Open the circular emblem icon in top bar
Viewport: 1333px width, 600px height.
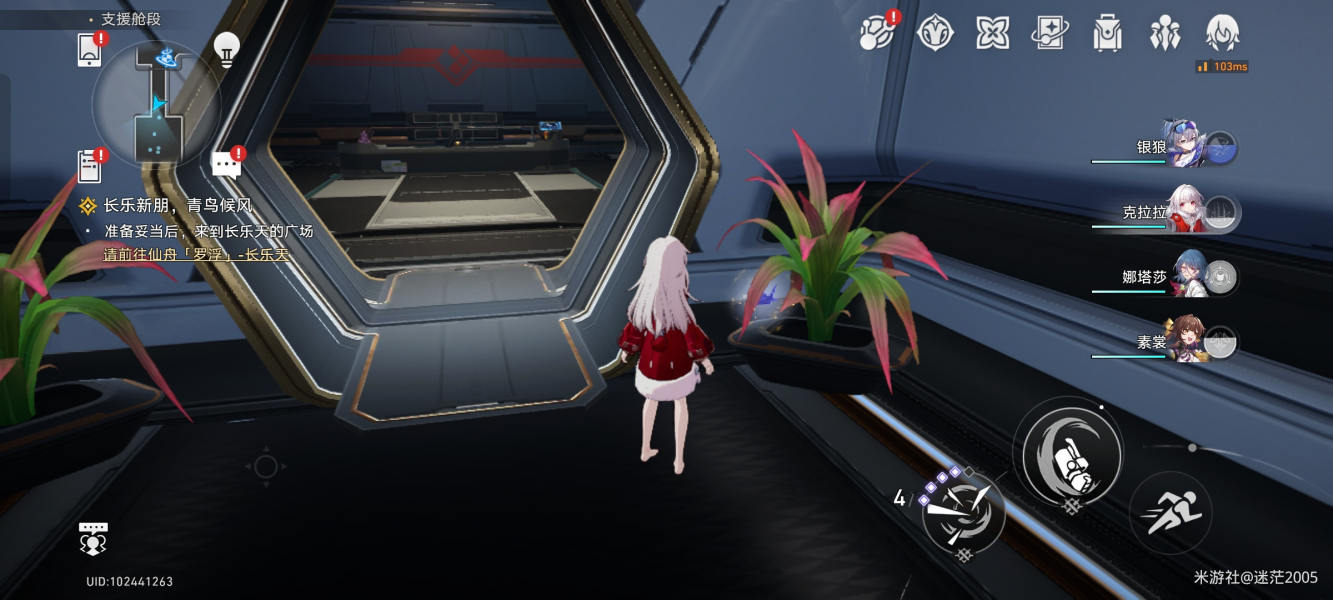coord(935,33)
